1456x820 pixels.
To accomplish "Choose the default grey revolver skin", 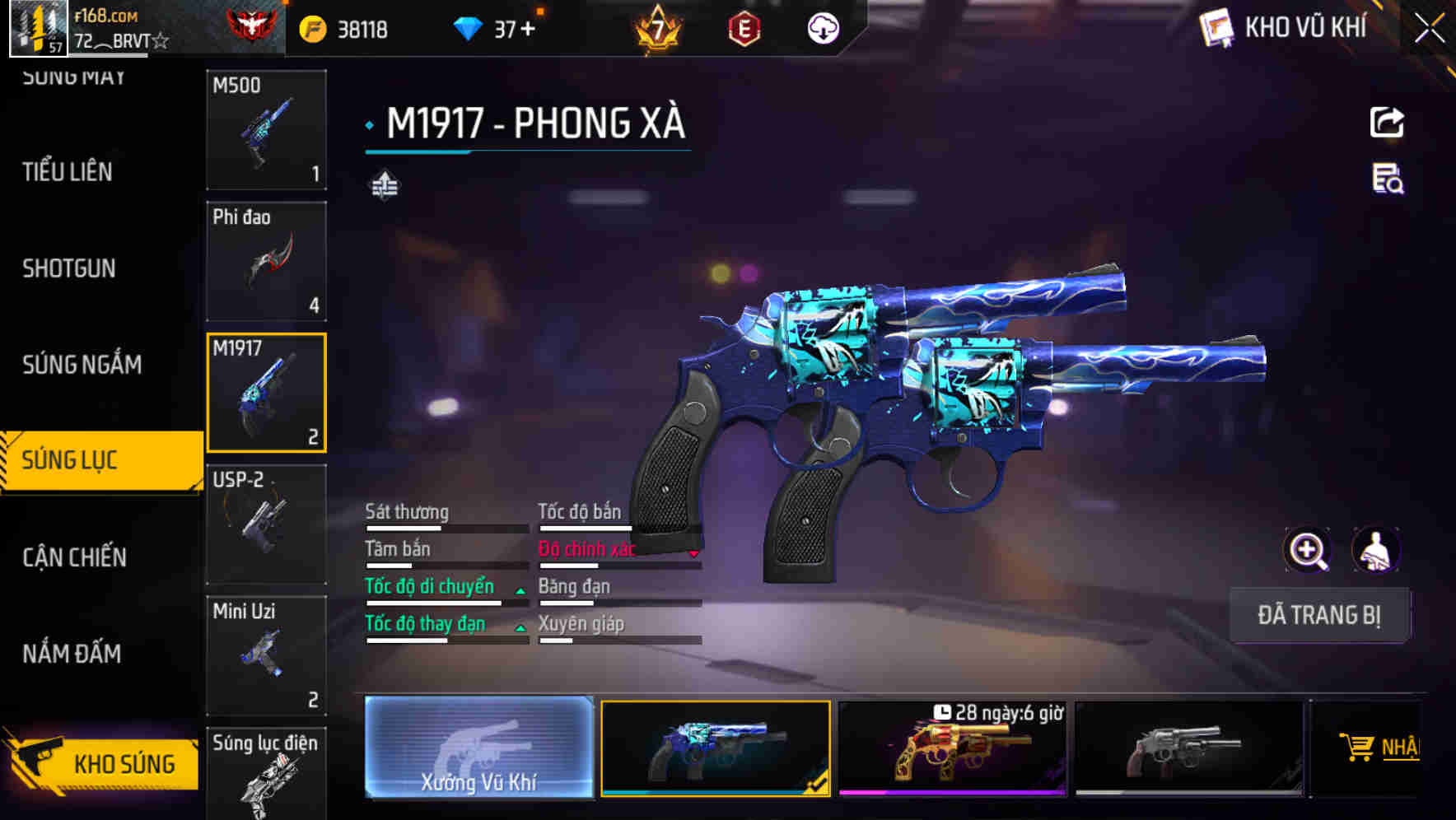I will click(x=1188, y=749).
